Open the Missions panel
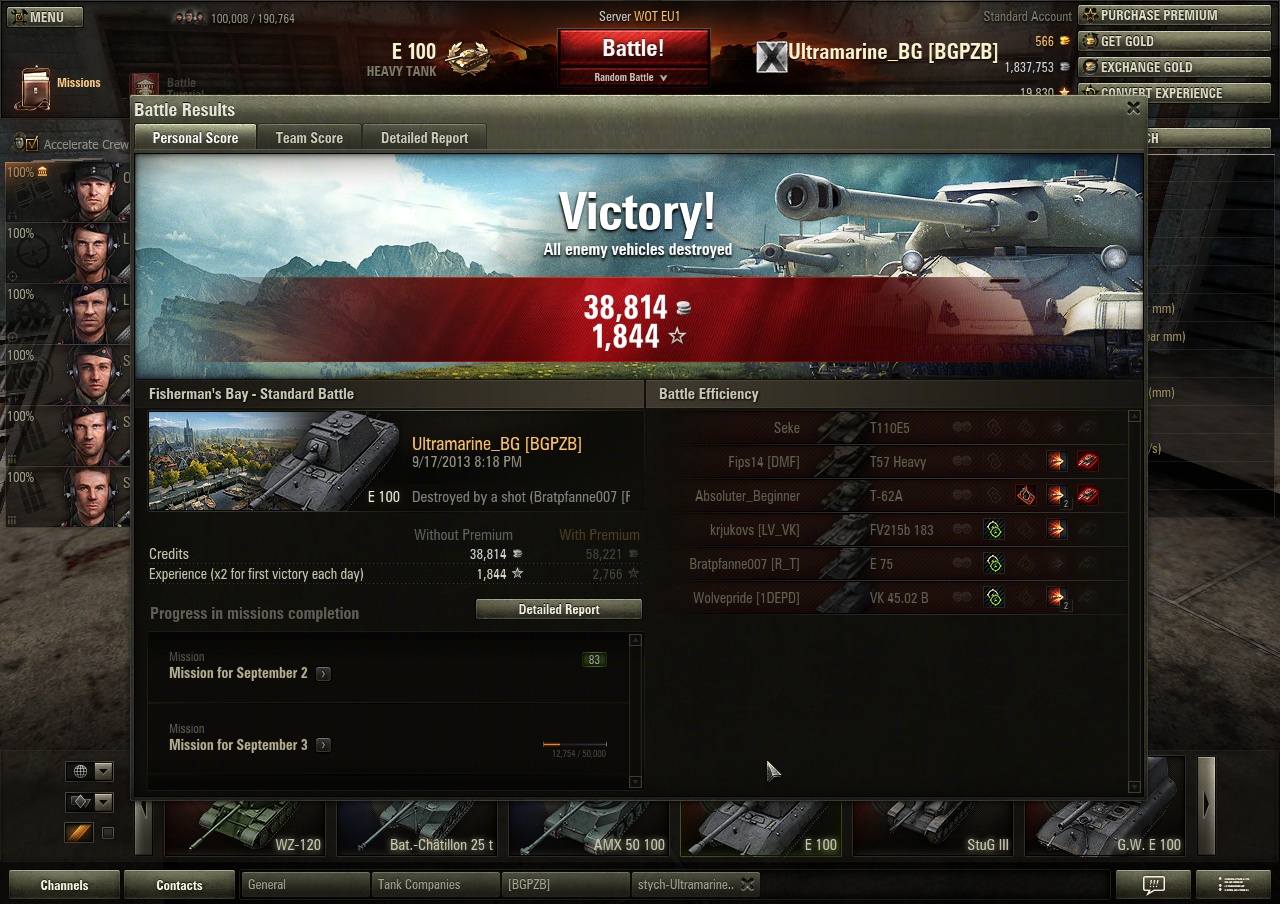The width and height of the screenshot is (1280, 904). pos(60,86)
